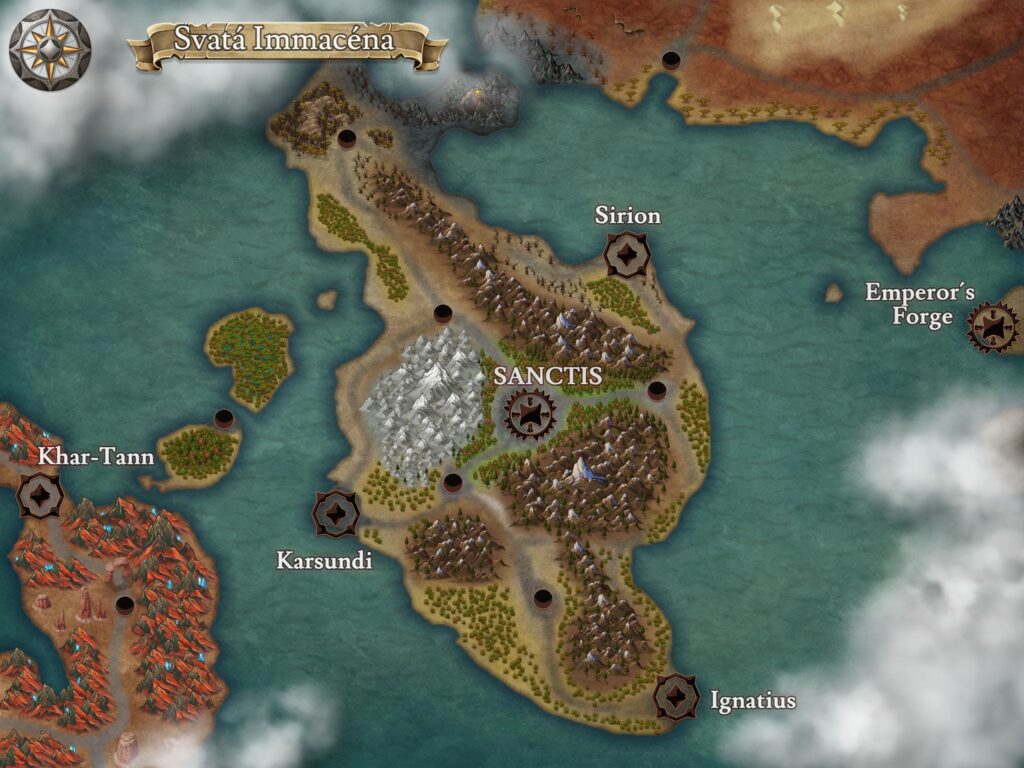Select the SANCTIS city marker
Image resolution: width=1024 pixels, height=768 pixels.
529,413
